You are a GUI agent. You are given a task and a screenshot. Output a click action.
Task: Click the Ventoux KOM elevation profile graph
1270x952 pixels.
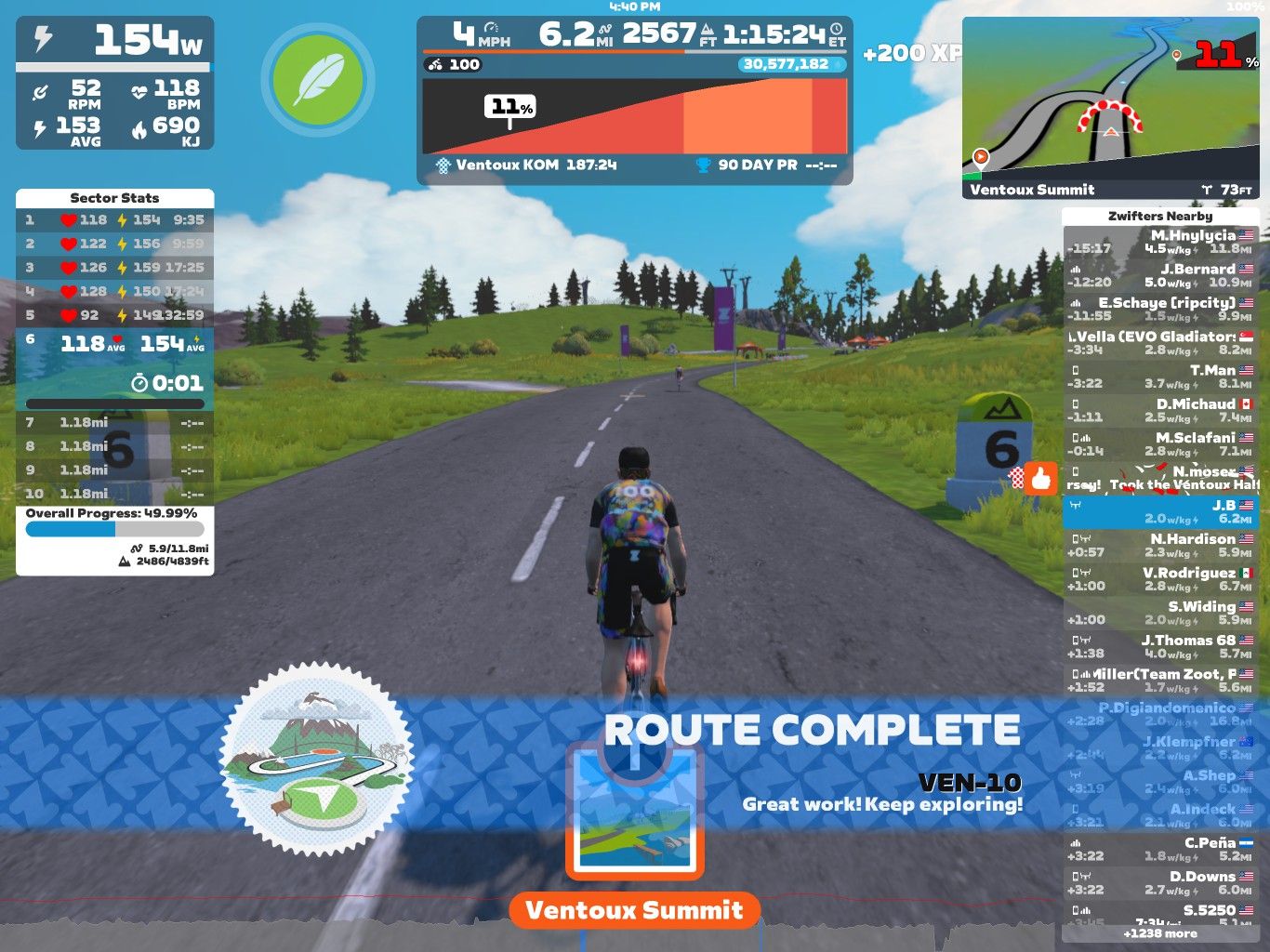634,116
